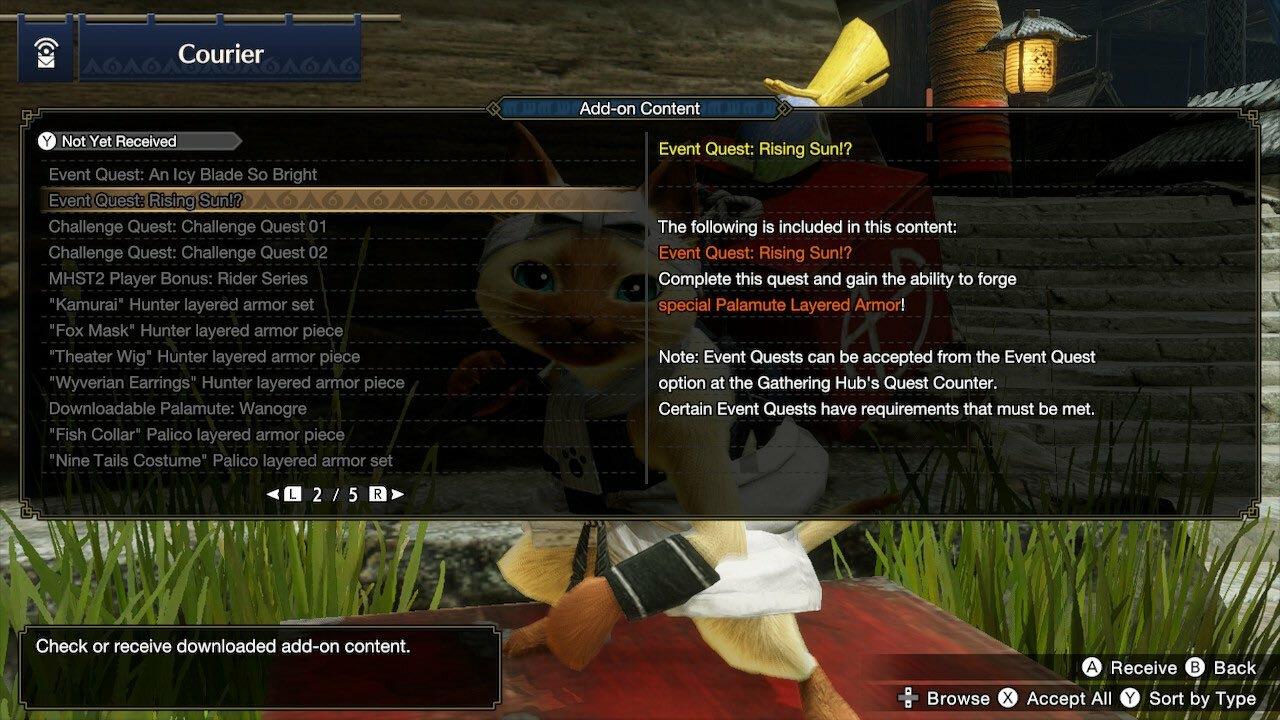
Task: Select Event Quest: An Icy Blade So Bright
Action: (183, 174)
